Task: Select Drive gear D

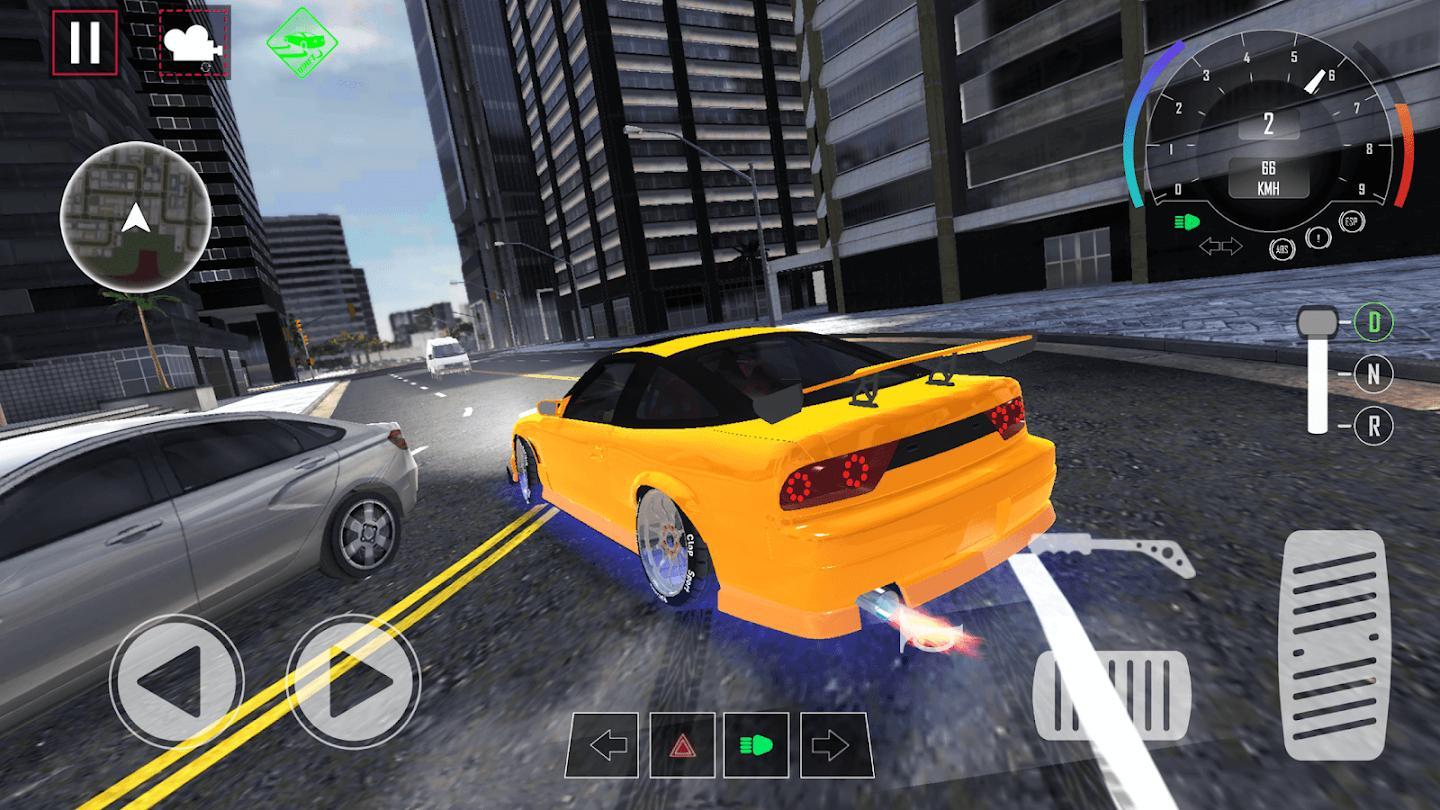Action: [1374, 323]
